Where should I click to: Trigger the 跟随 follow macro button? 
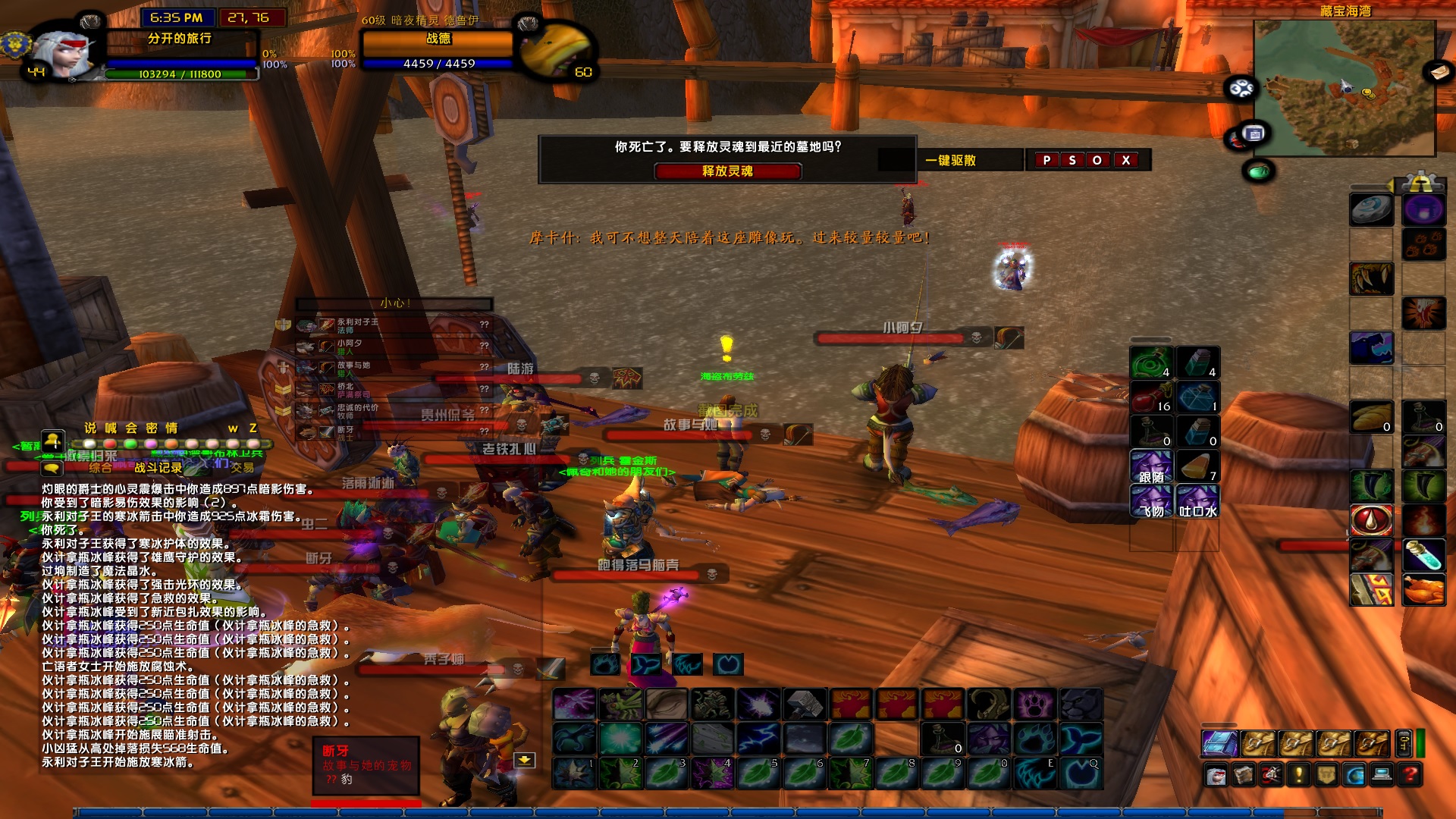[x=1151, y=467]
